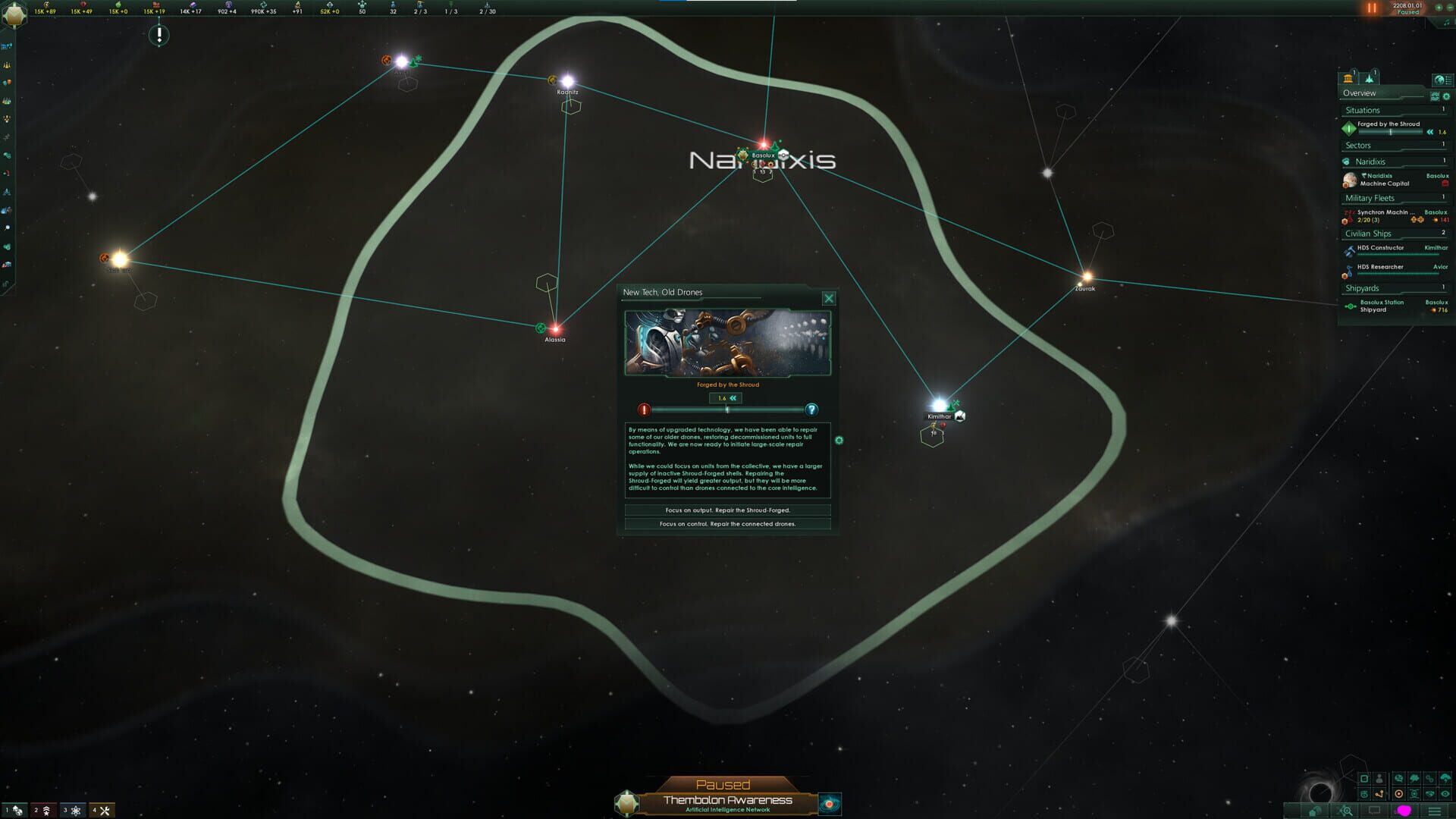Click the green gear icon beside the event window

click(x=839, y=438)
